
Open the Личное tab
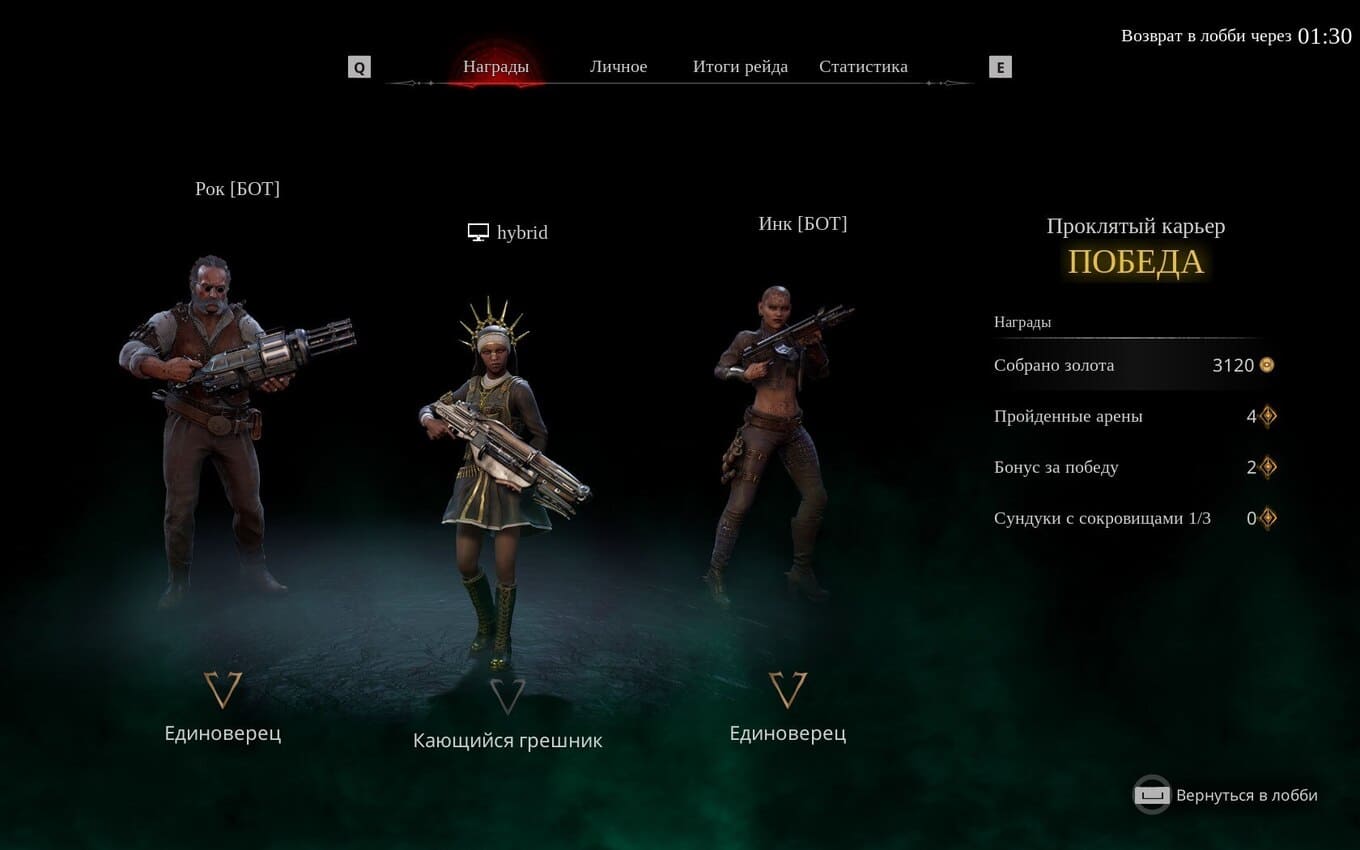point(618,67)
